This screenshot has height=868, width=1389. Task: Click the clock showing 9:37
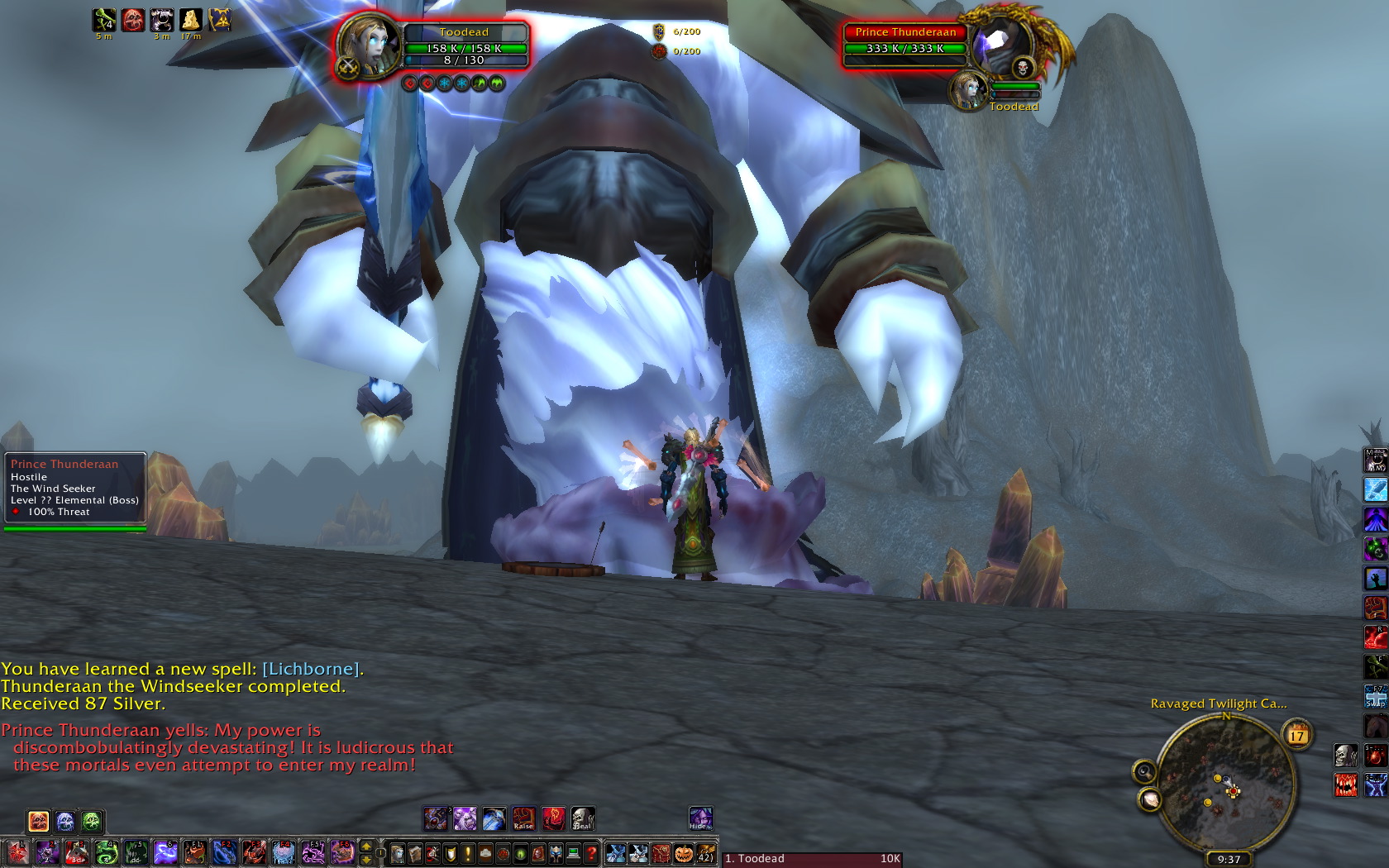point(1229,860)
